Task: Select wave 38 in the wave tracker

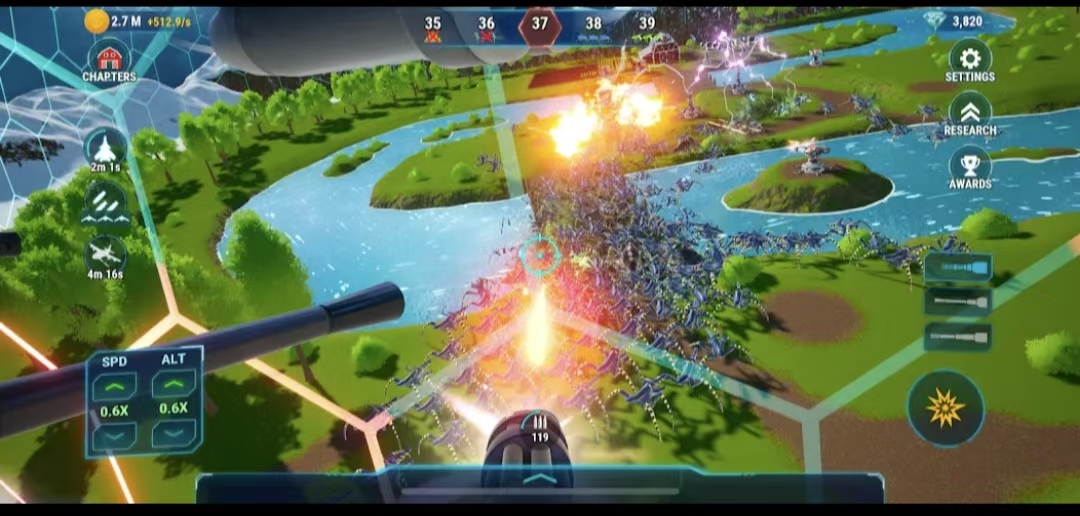Action: click(593, 27)
